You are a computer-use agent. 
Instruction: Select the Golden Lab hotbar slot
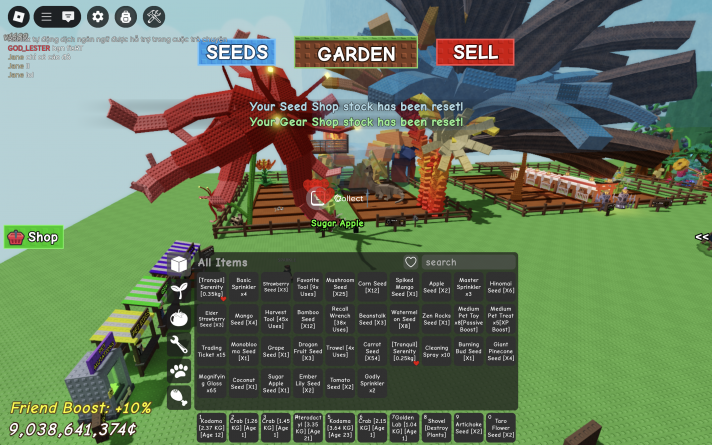tap(404, 428)
